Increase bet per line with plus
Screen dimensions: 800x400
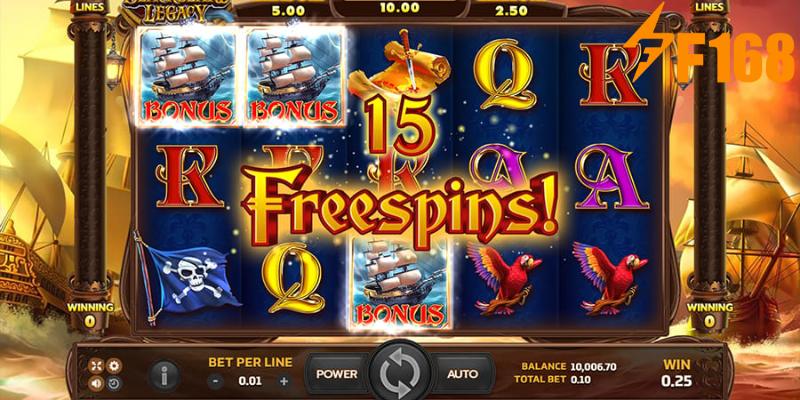pos(284,381)
